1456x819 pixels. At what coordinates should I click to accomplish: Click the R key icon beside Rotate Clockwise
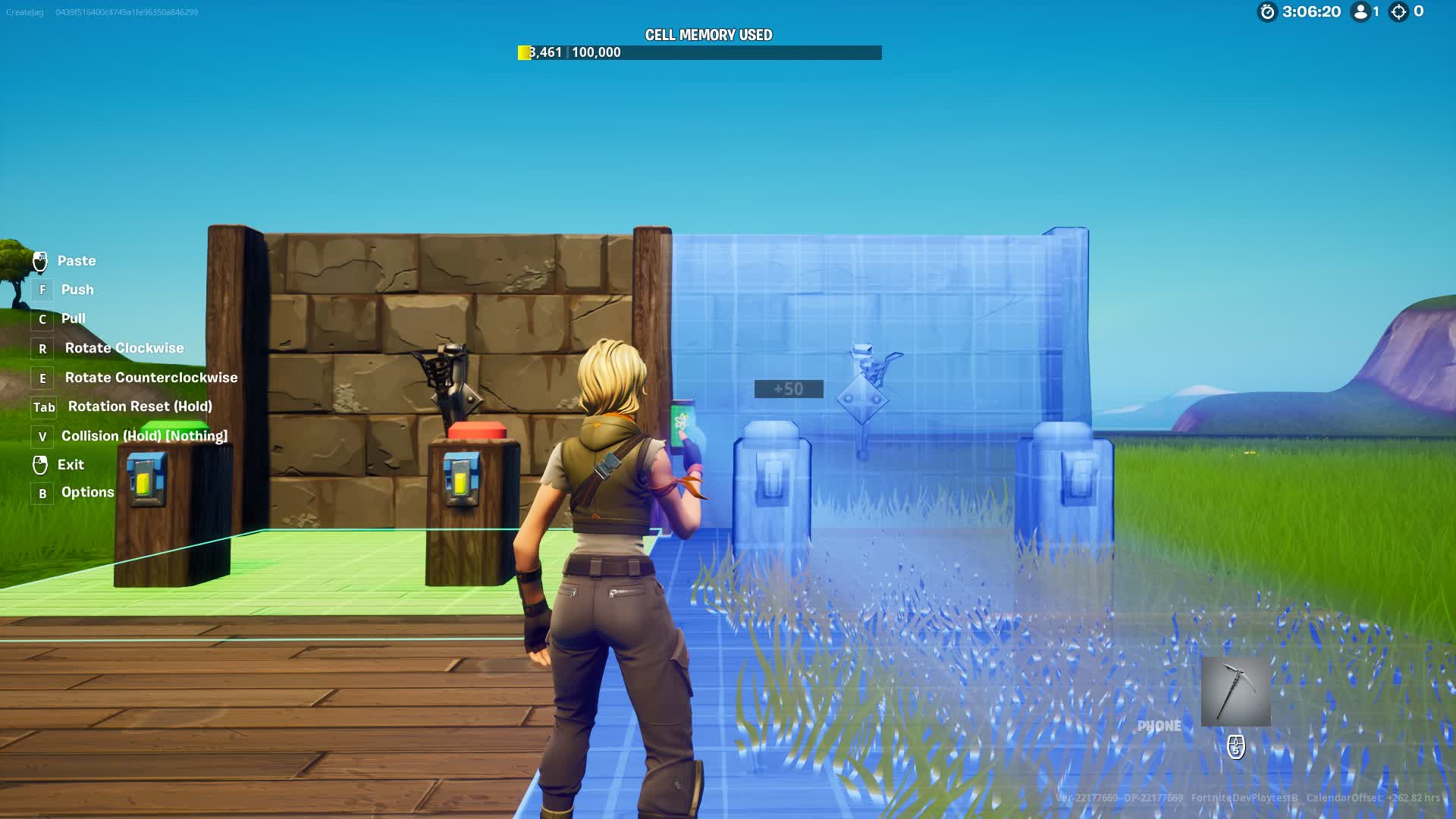[42, 349]
